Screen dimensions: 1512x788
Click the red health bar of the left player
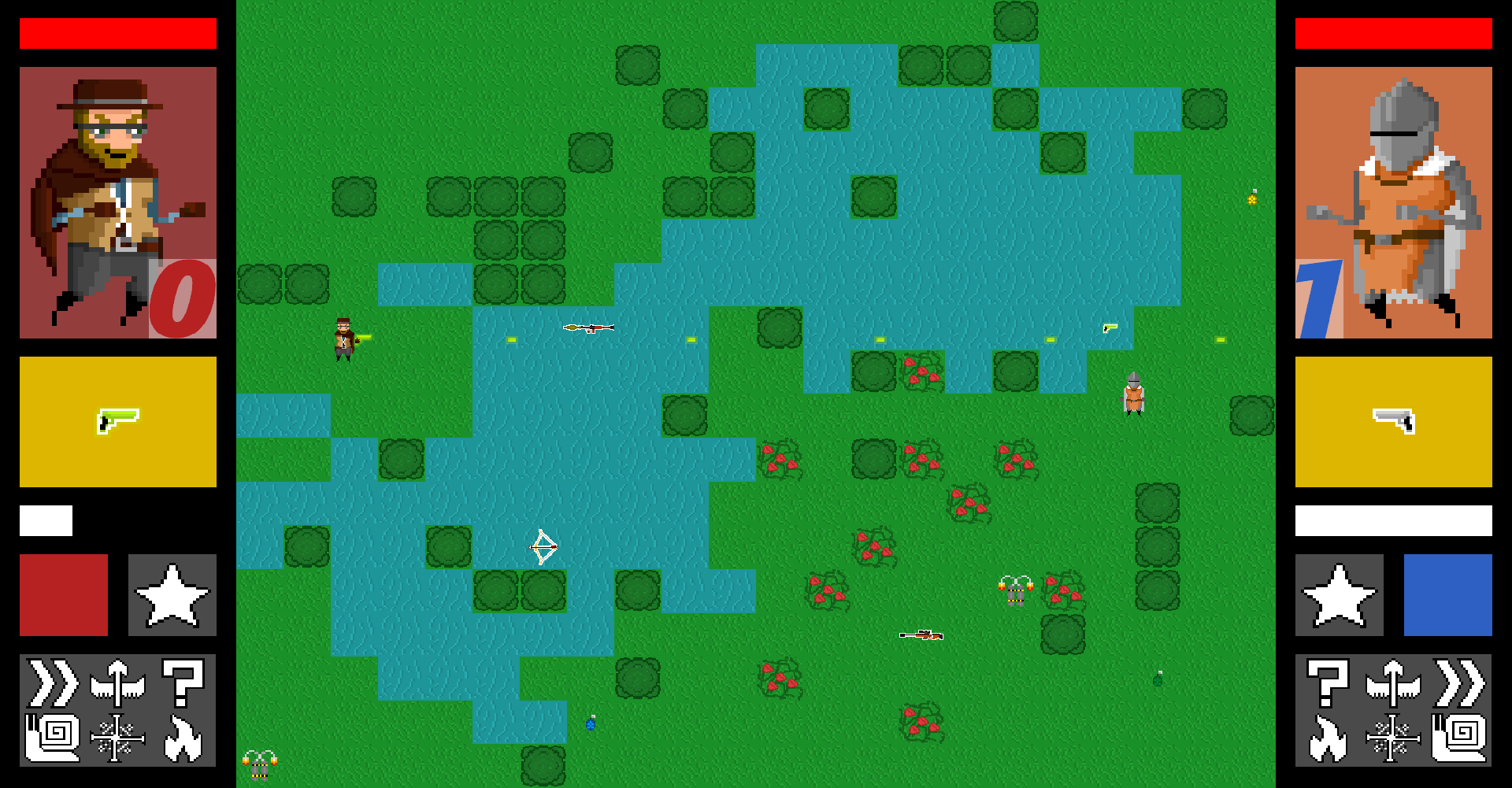coord(118,32)
